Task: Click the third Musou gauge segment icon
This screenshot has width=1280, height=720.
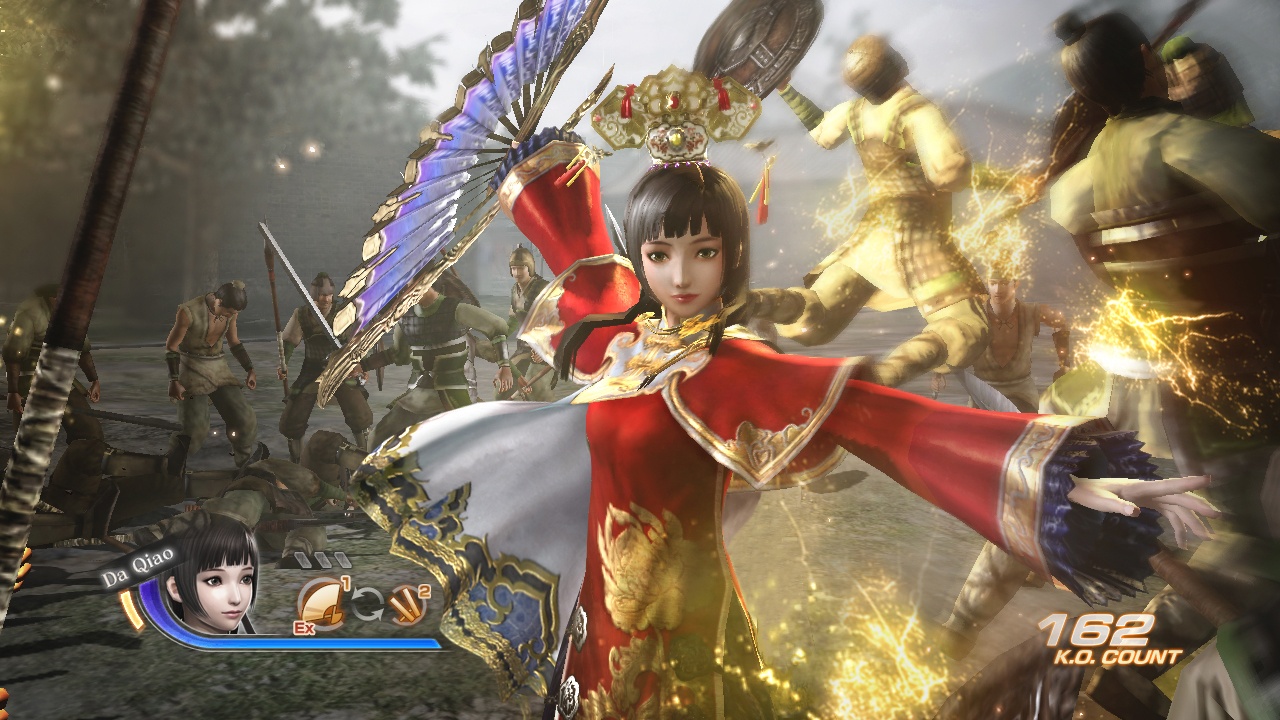Action: tap(341, 561)
